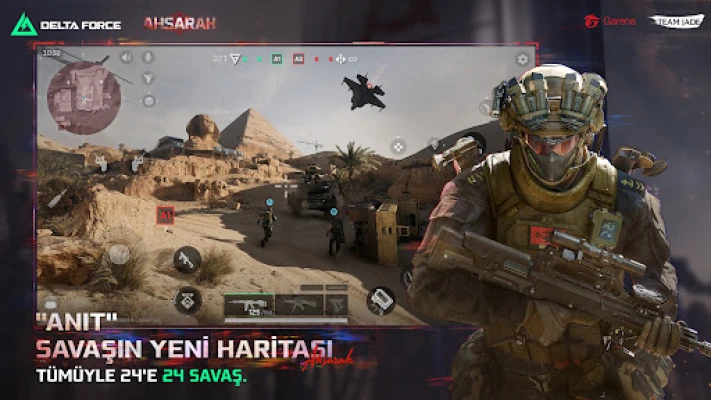Toggle the speaker sound icon
711x400 pixels.
[127, 59]
